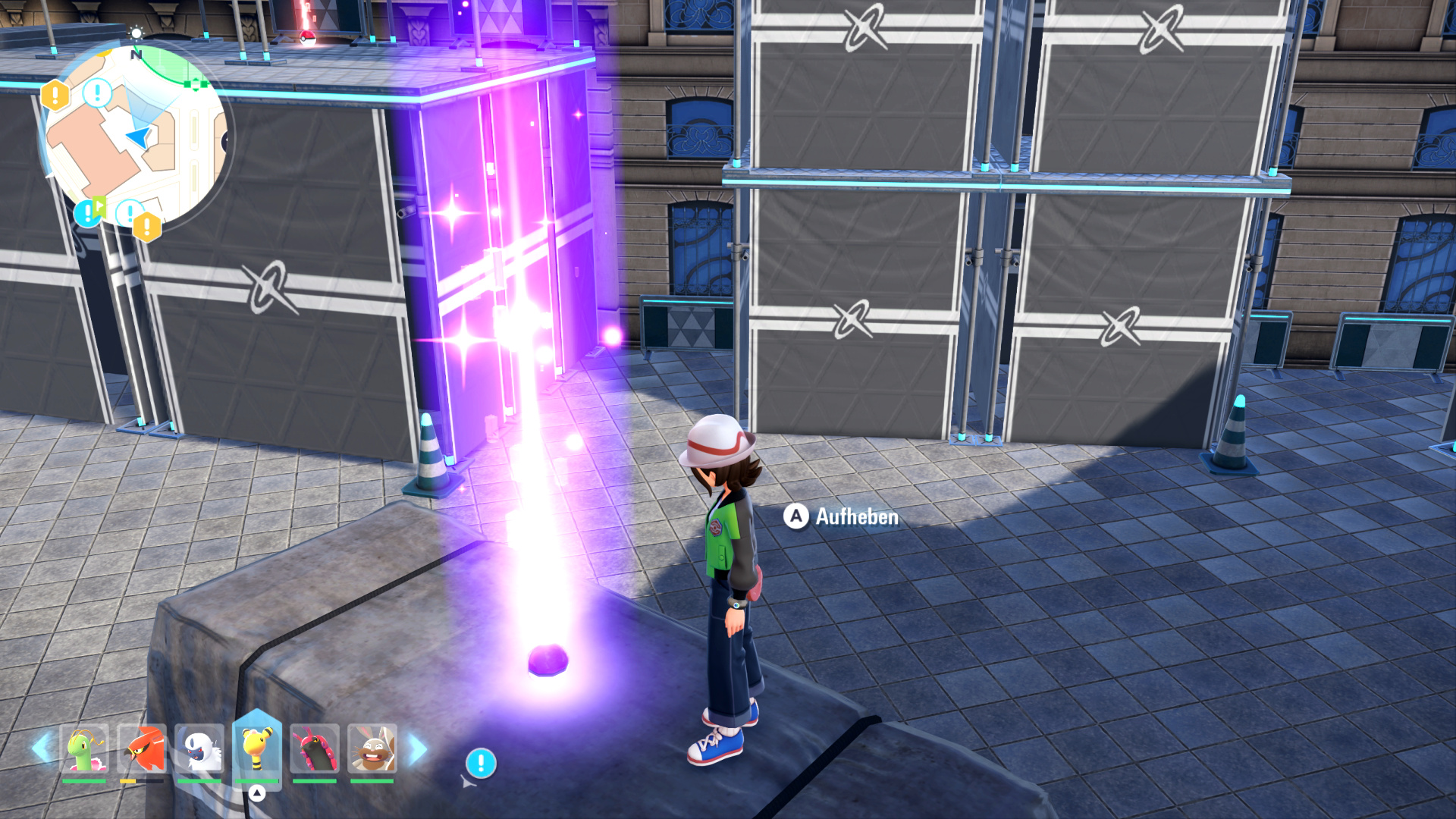The width and height of the screenshot is (1456, 819).
Task: Select the flagged blue exclamation minimap marker
Action: (x=88, y=212)
